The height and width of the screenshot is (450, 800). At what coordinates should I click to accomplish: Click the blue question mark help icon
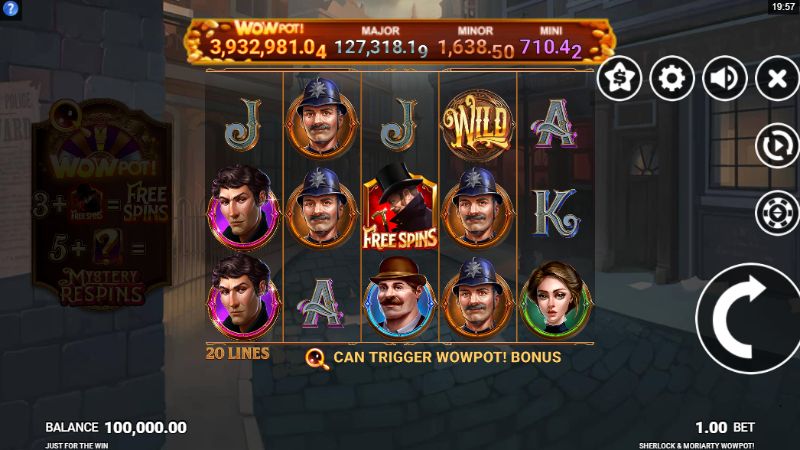point(8,8)
